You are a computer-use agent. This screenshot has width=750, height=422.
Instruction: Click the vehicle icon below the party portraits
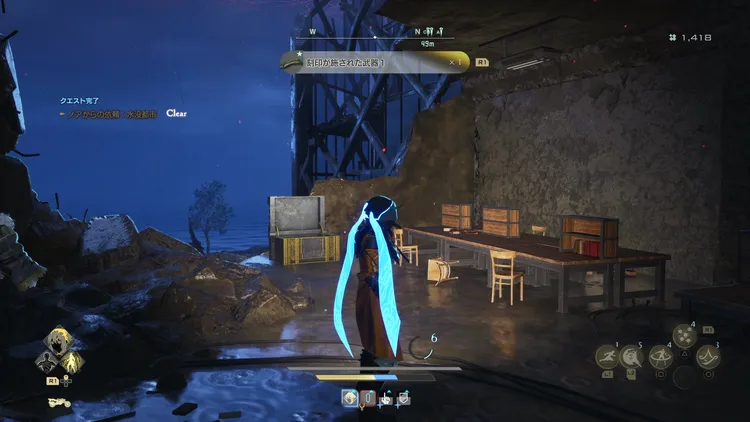click(x=59, y=402)
